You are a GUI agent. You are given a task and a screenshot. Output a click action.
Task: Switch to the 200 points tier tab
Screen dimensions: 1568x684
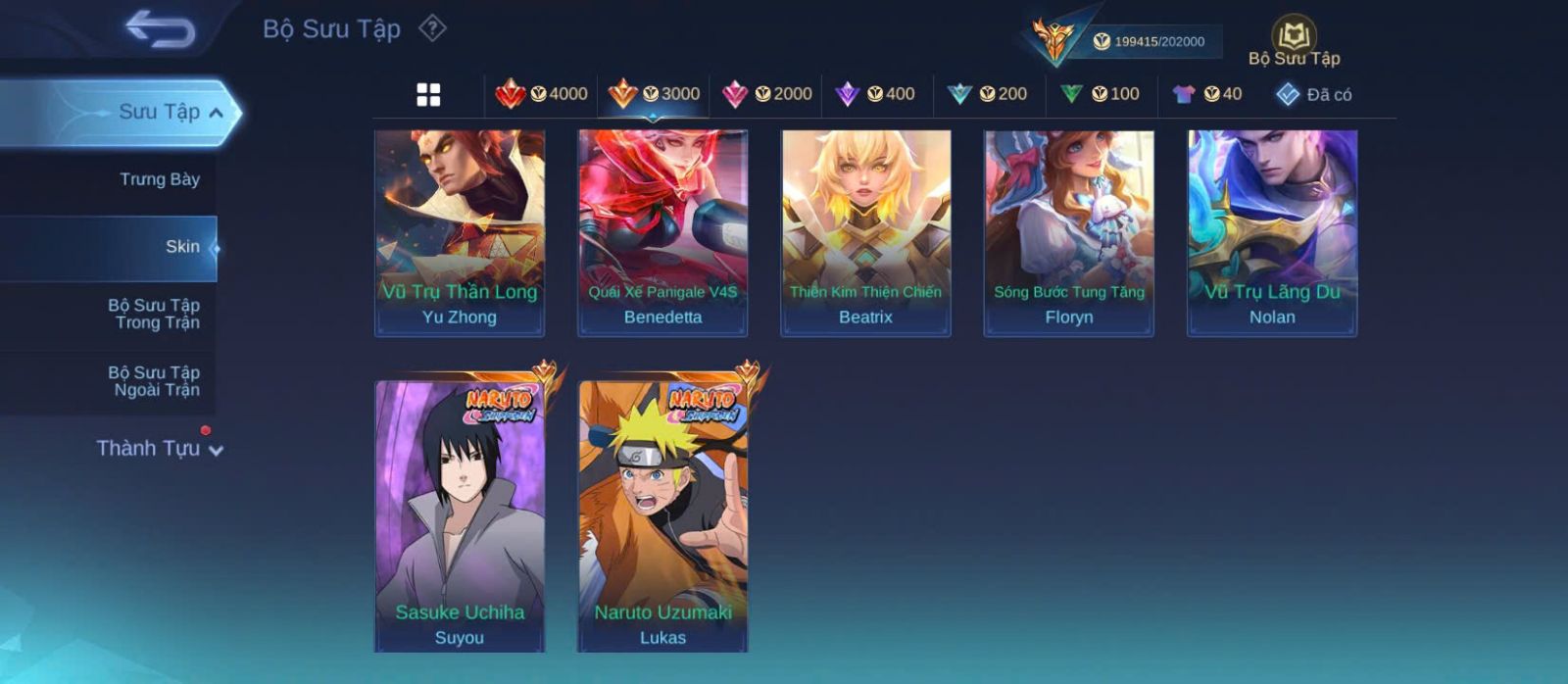point(988,94)
